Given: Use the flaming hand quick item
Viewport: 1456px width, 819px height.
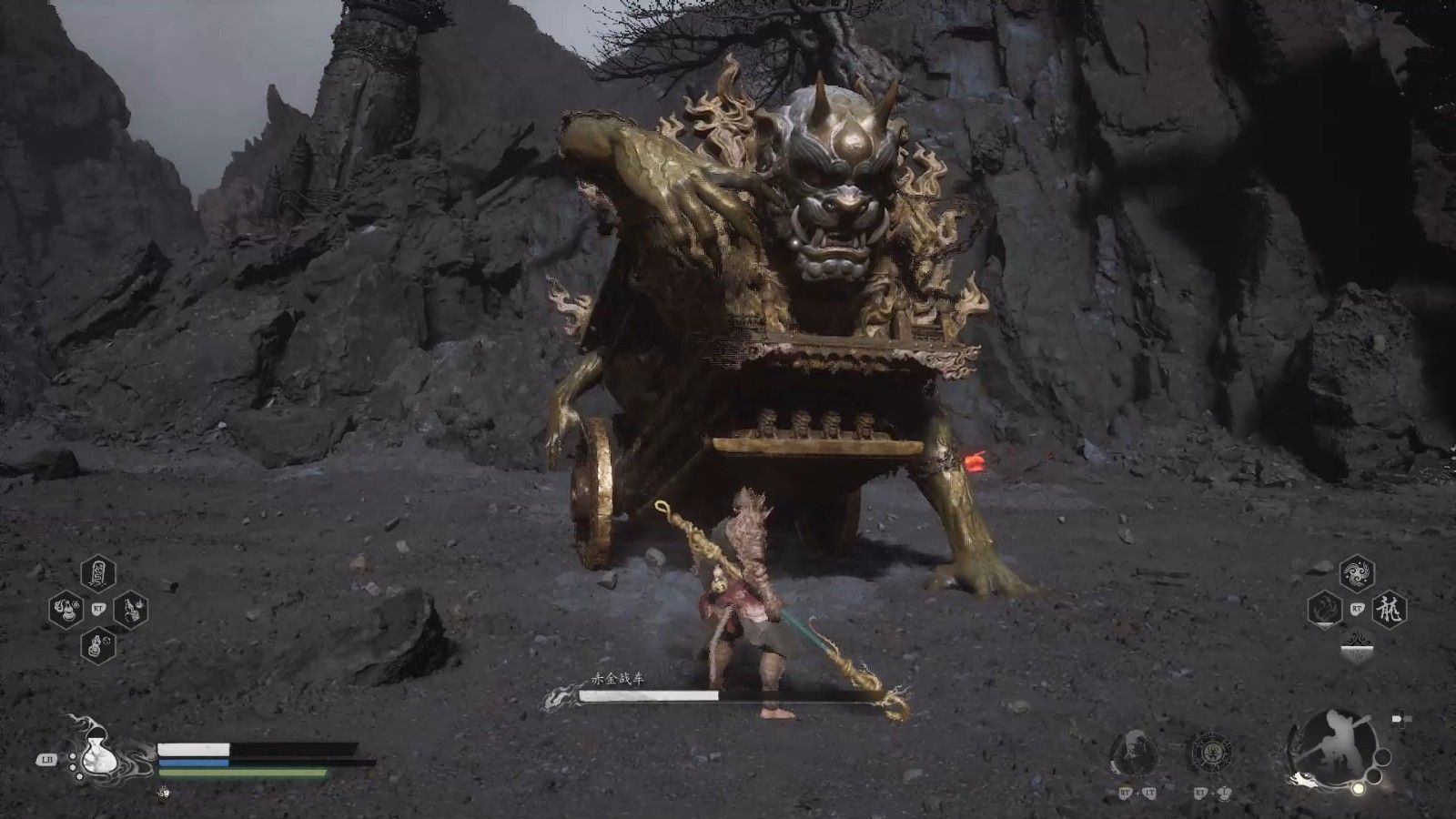Looking at the screenshot, I should [131, 609].
